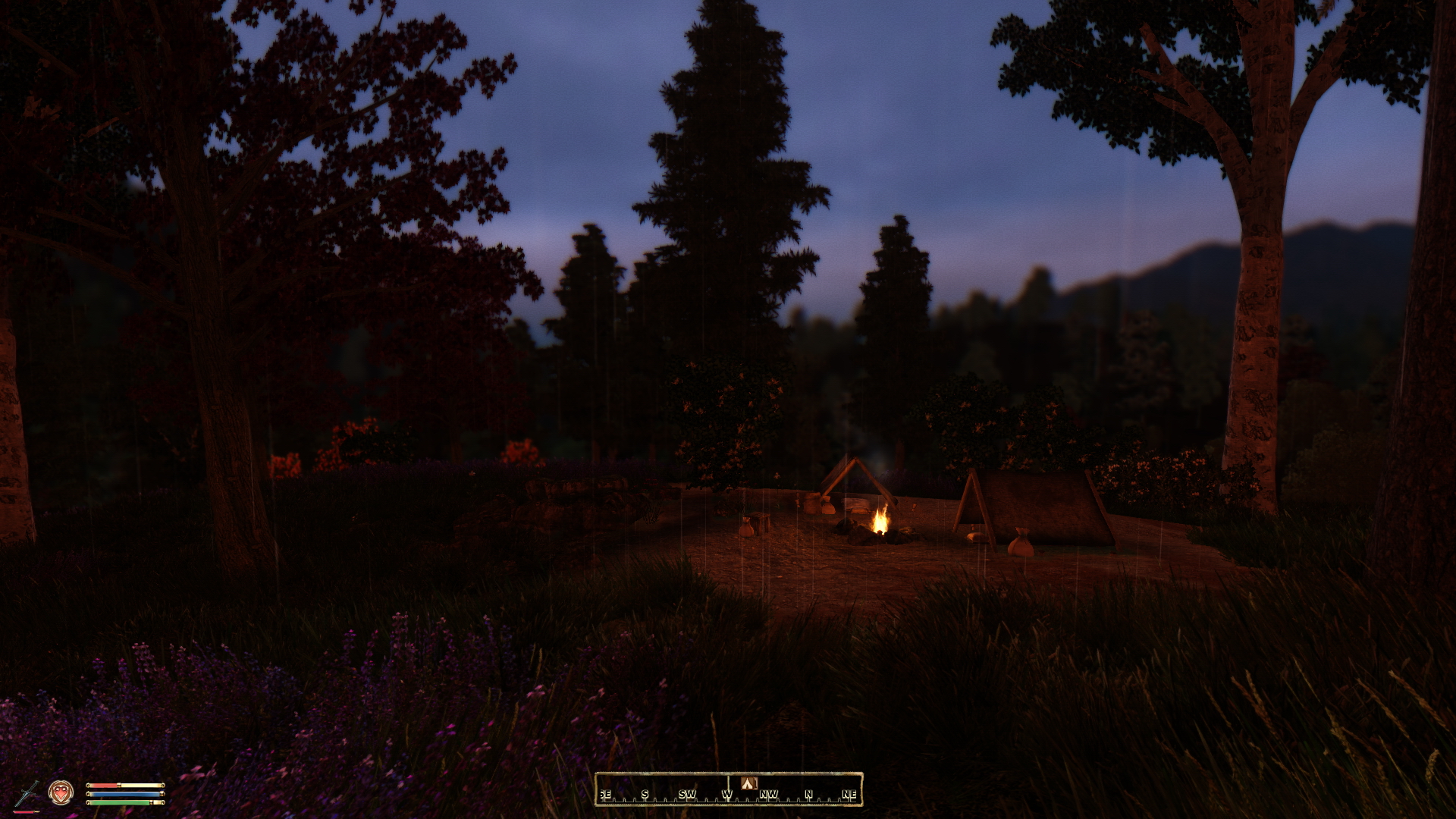Click the camp tent marker on compass
The height and width of the screenshot is (819, 1456).
749,783
